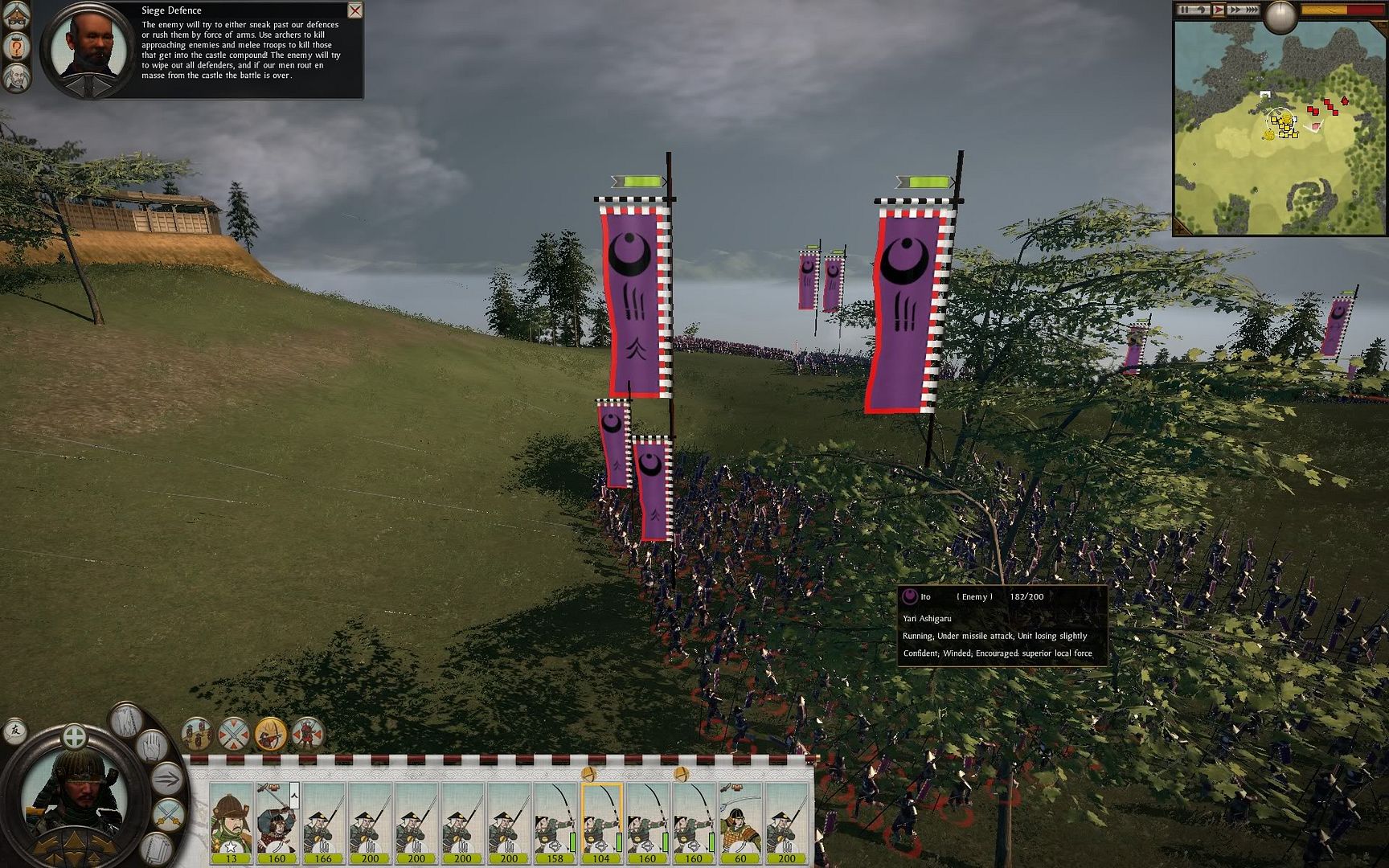The height and width of the screenshot is (868, 1389).
Task: Set battle speed to slow motion
Action: (x=1201, y=10)
